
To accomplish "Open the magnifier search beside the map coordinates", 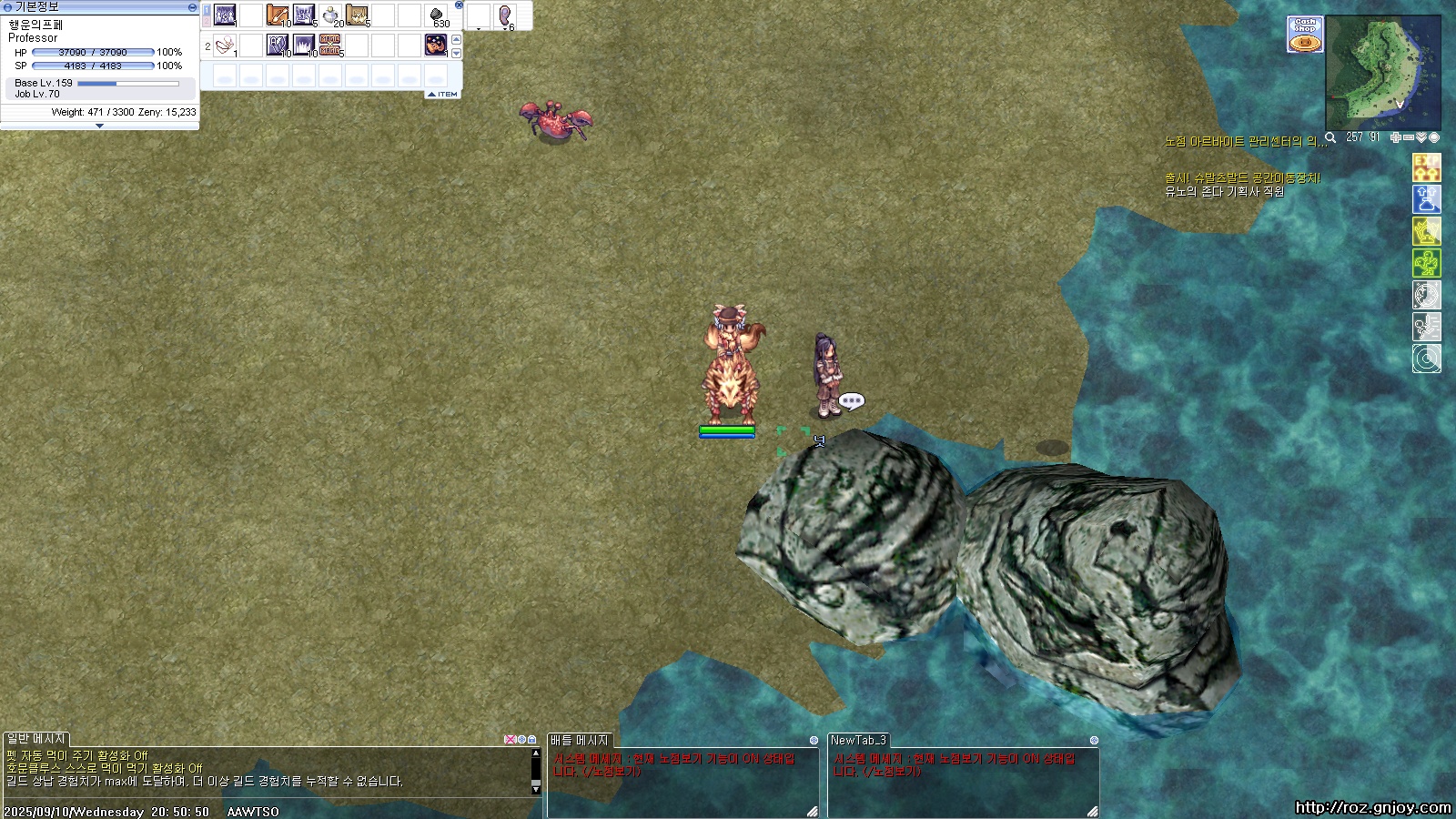I will [x=1330, y=137].
